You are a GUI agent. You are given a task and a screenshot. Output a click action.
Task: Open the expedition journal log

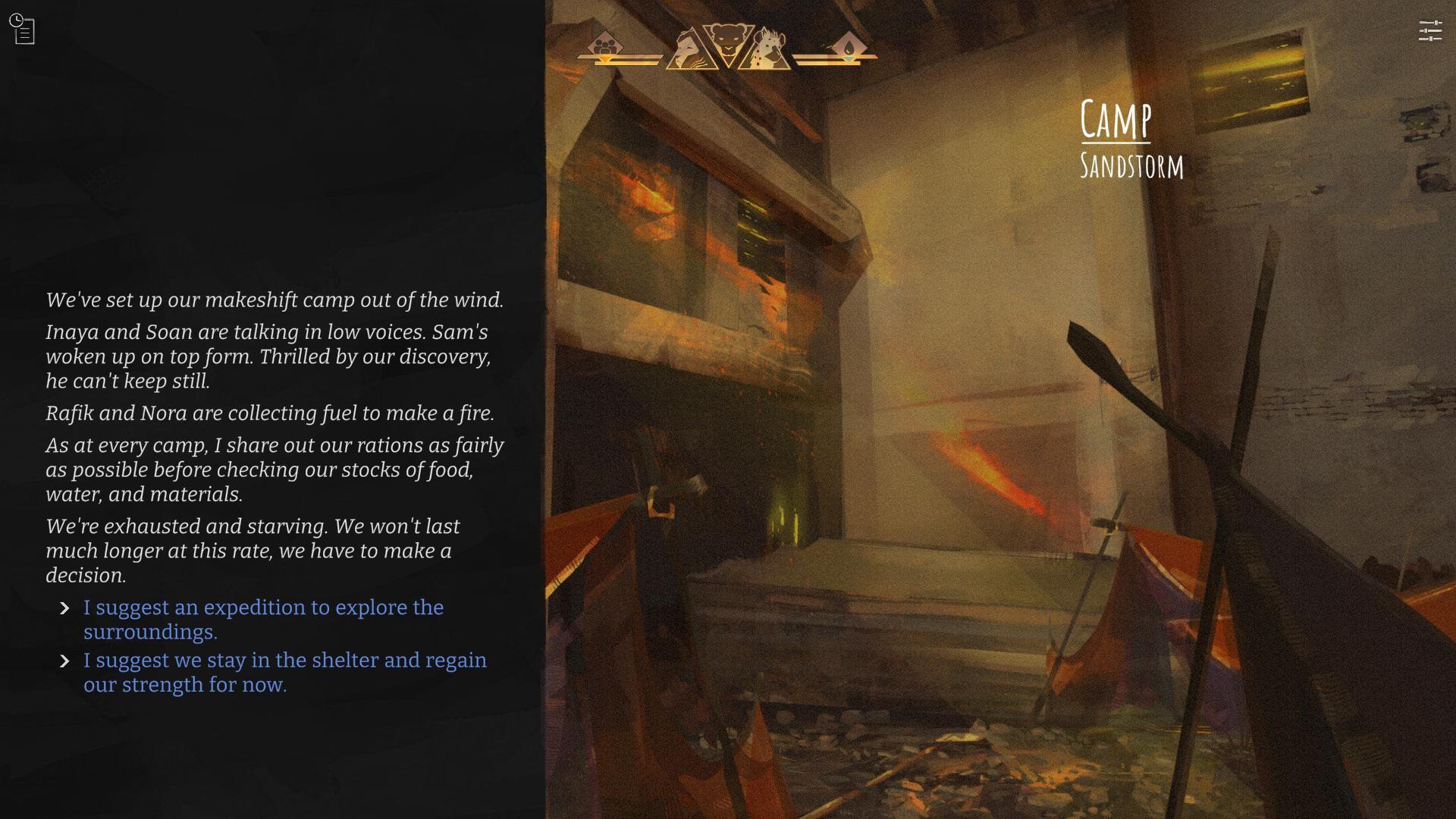pyautogui.click(x=24, y=29)
